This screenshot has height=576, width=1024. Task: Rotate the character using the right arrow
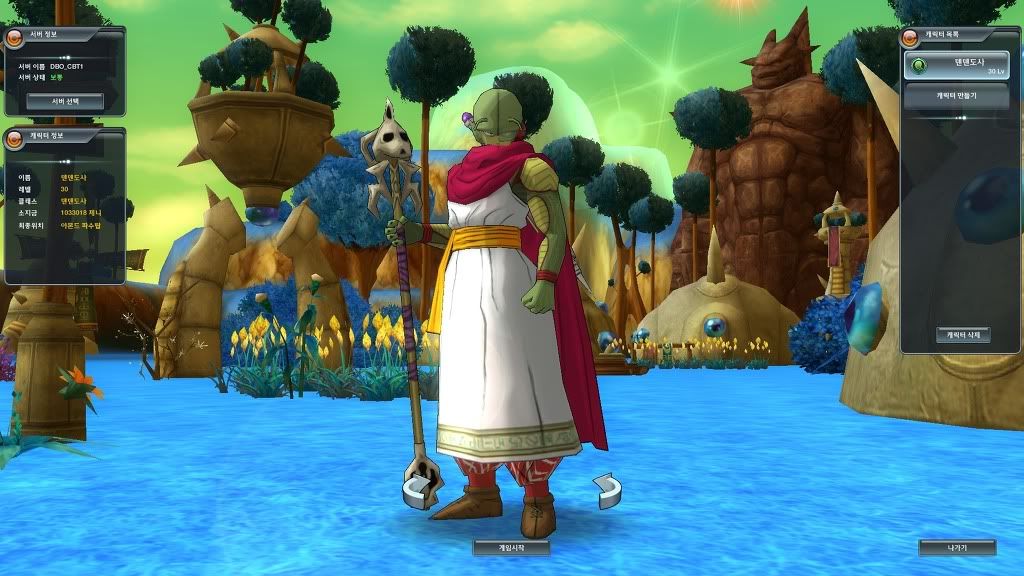pyautogui.click(x=606, y=489)
